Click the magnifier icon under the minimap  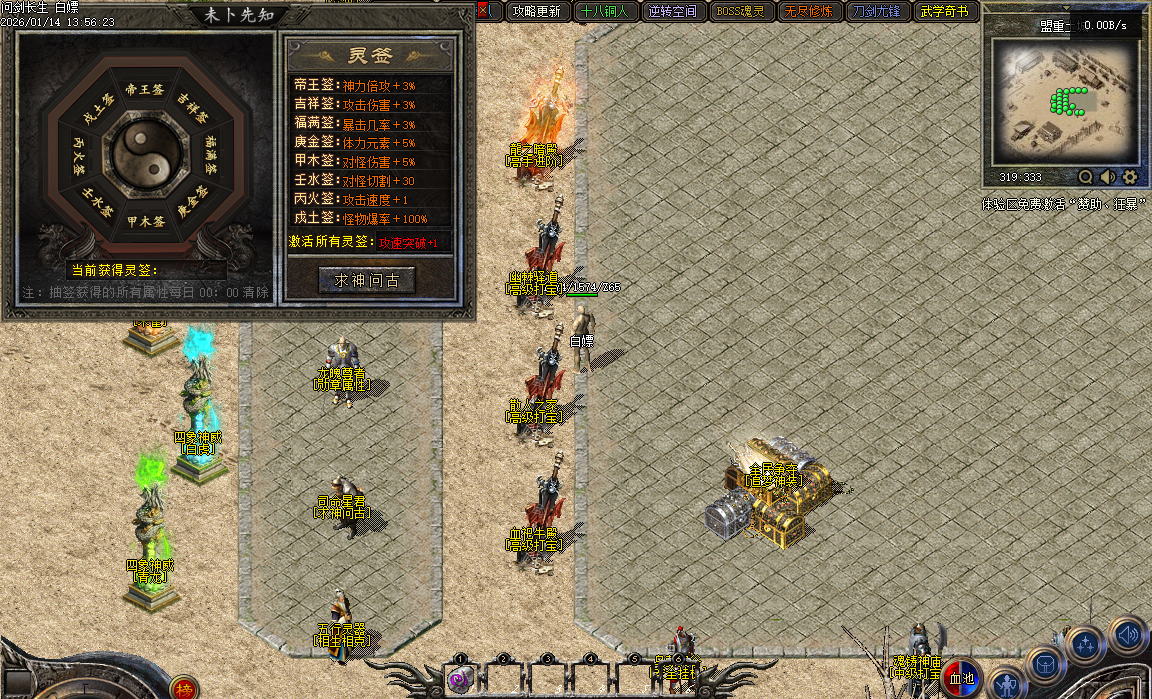point(1086,177)
